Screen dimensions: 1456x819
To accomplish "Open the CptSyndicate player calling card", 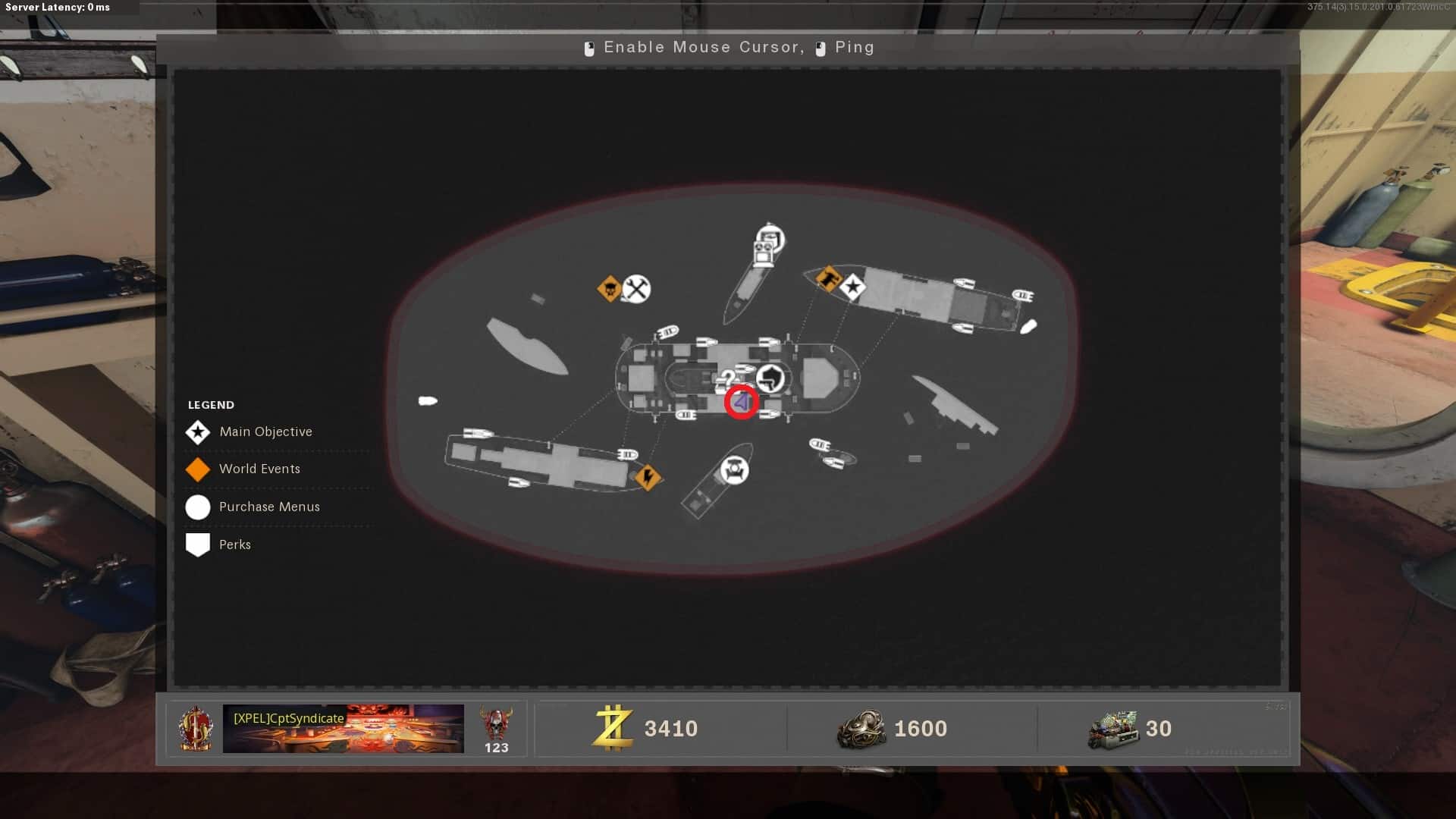I will pos(343,729).
